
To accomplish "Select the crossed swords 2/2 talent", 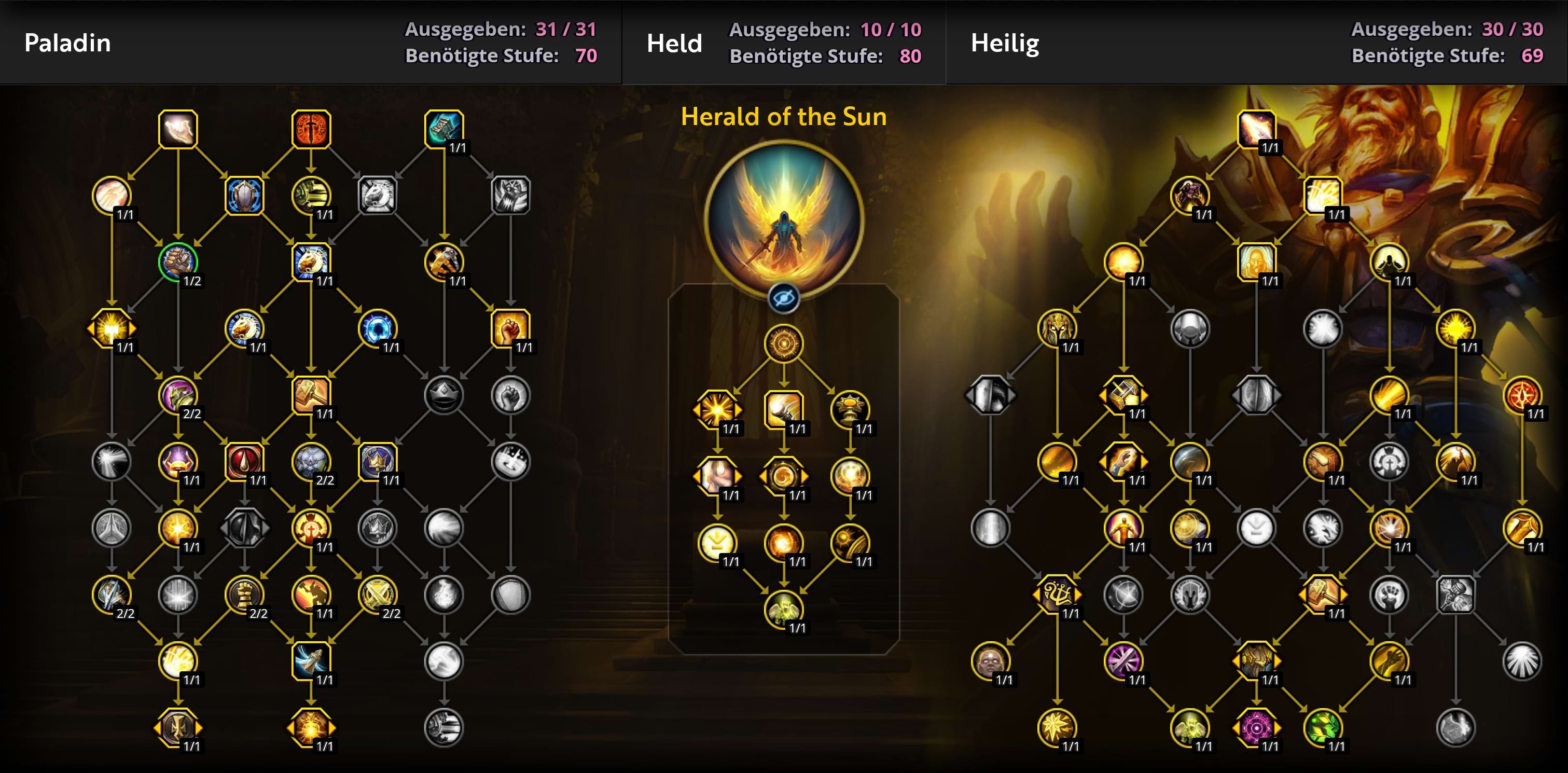I will point(378,593).
